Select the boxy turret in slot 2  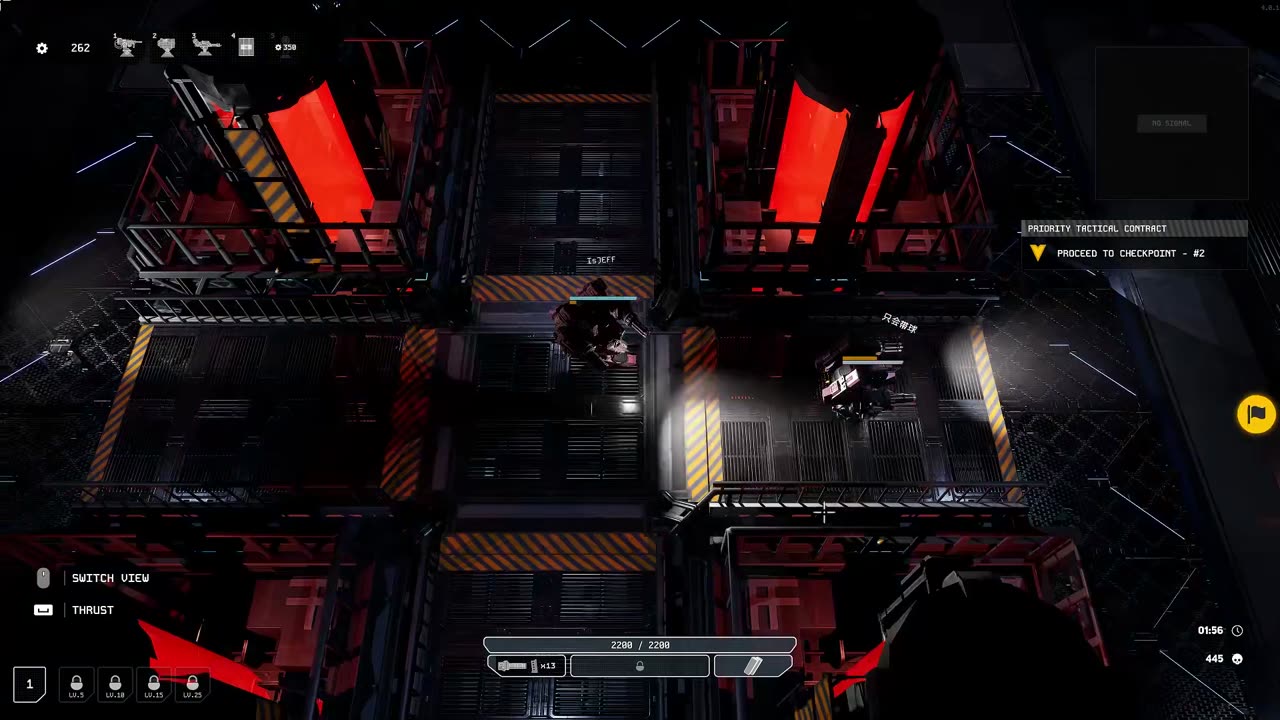167,47
